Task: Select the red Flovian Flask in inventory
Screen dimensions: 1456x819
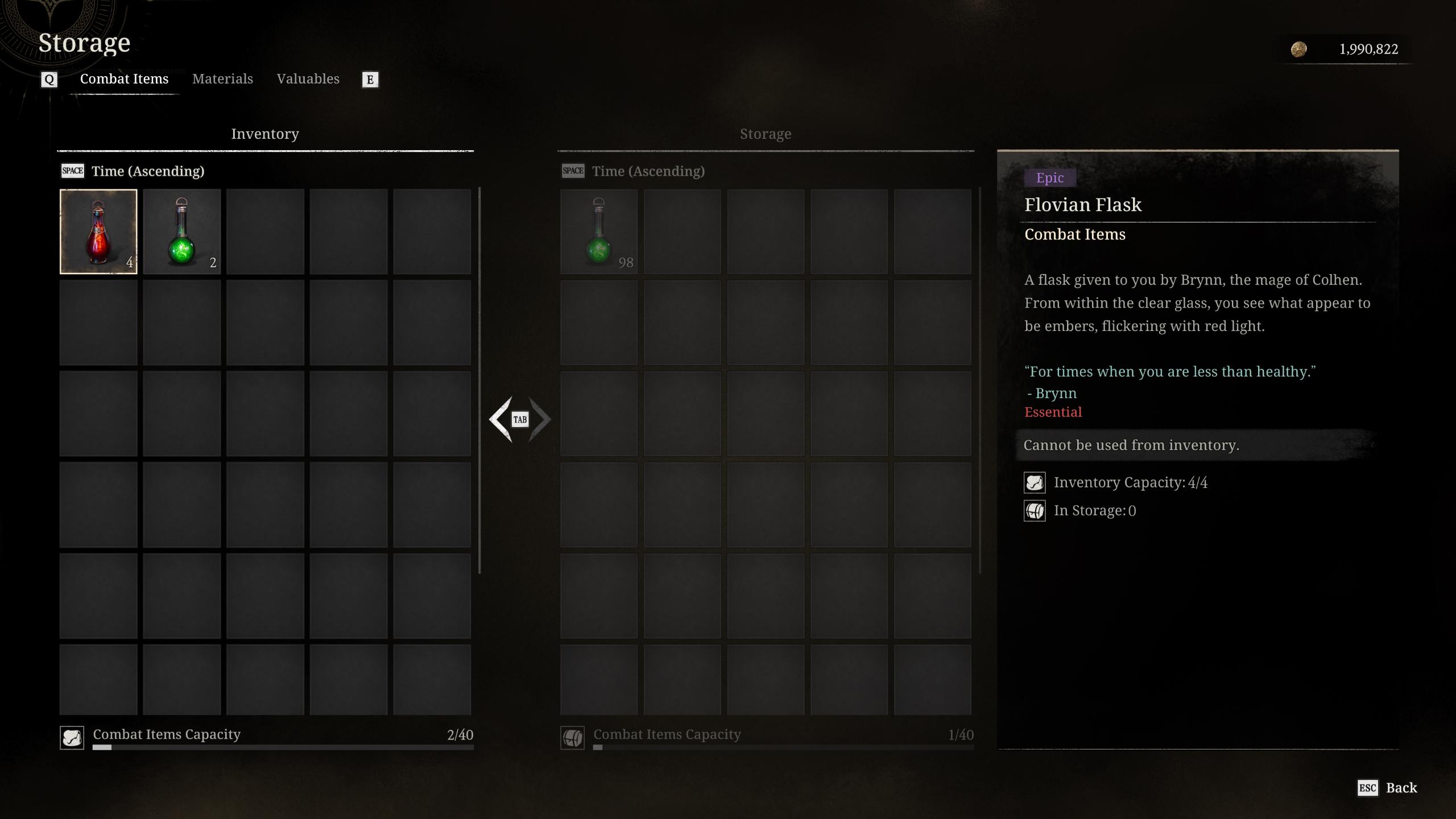Action: tap(98, 231)
